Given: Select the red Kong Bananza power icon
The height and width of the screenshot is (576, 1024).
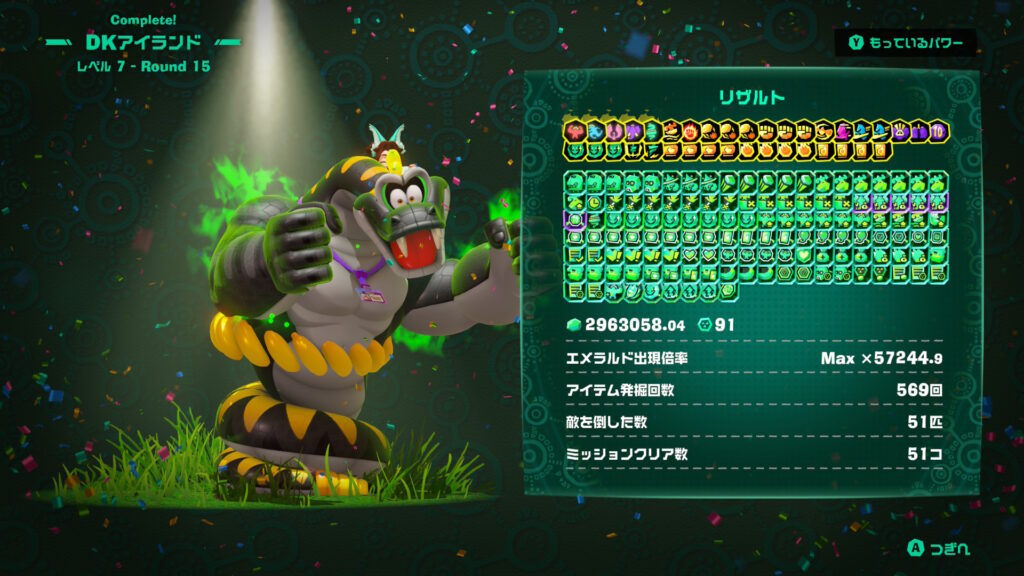Looking at the screenshot, I should tap(574, 131).
